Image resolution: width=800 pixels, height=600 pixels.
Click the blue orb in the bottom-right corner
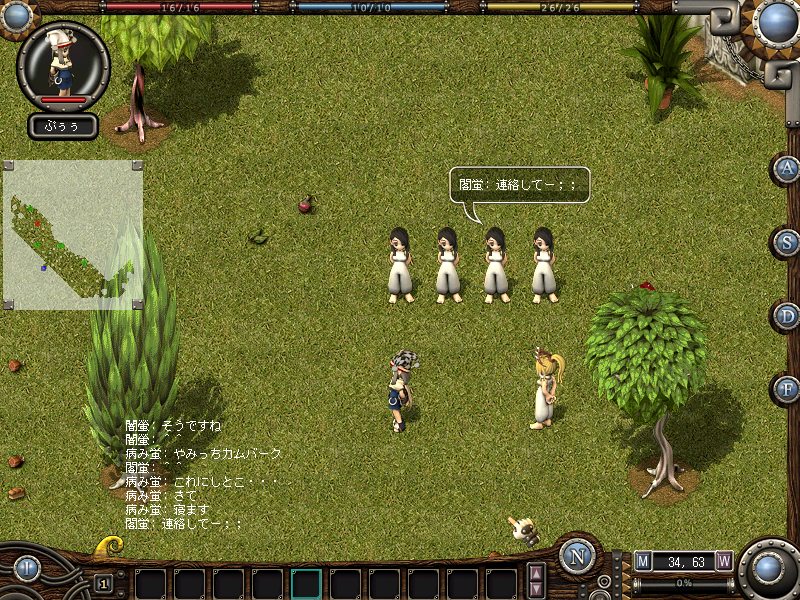(769, 568)
